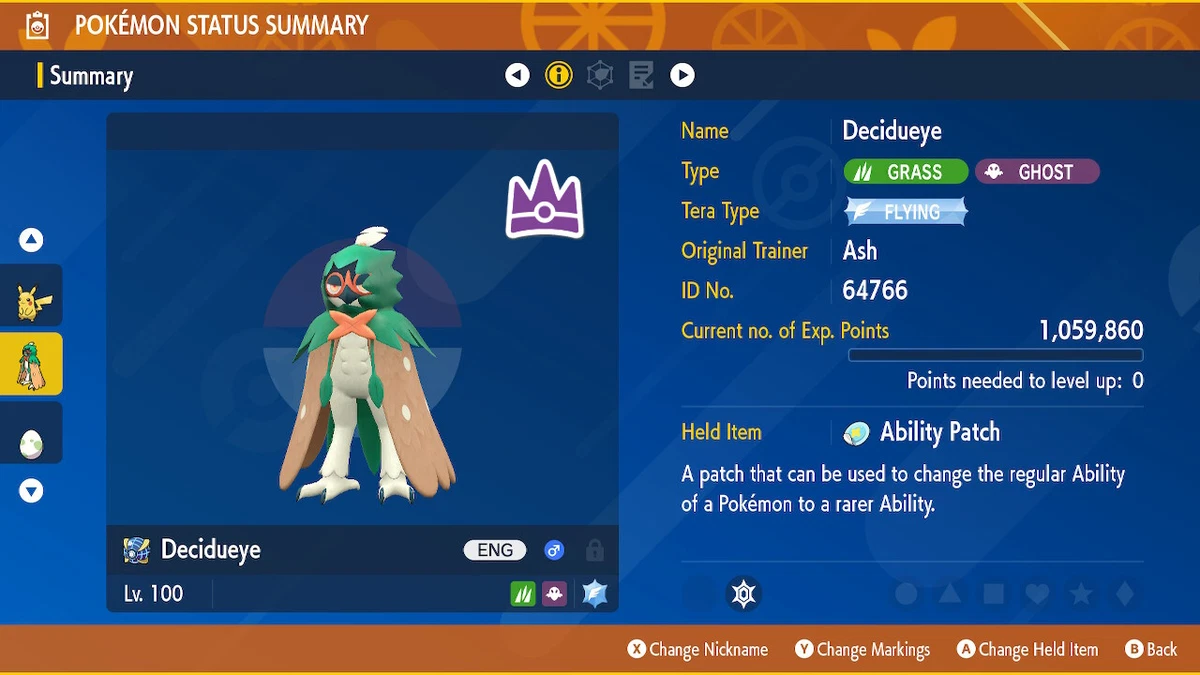Go to the previous summary page arrow
Screen dimensions: 1200x675
[517, 75]
